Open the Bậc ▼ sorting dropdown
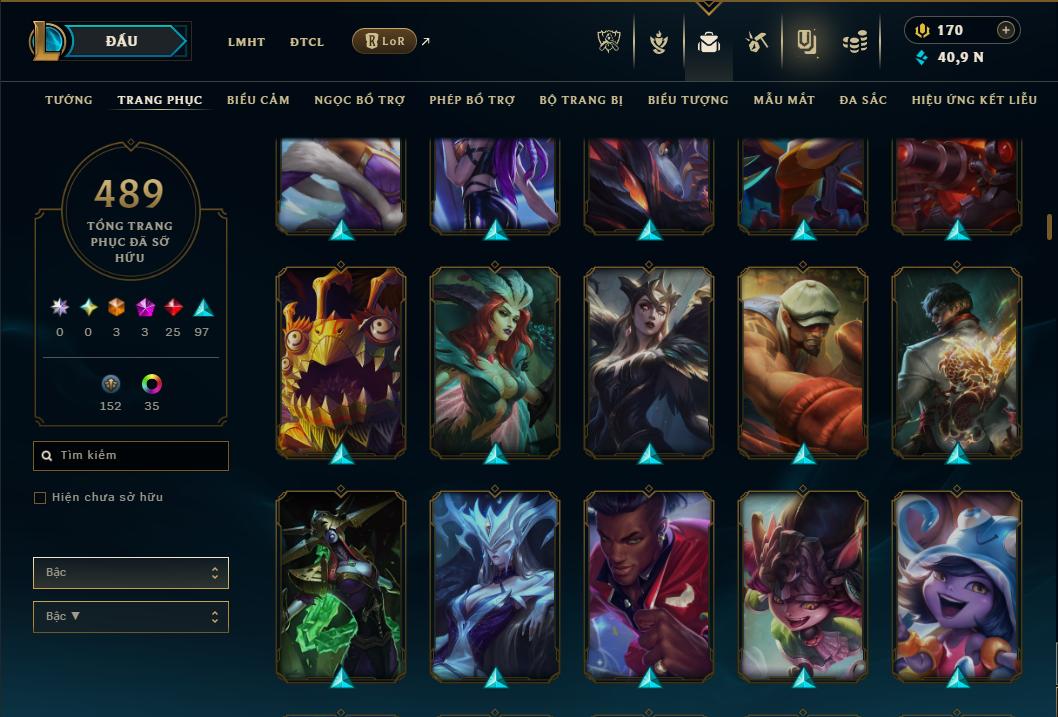 tap(131, 617)
